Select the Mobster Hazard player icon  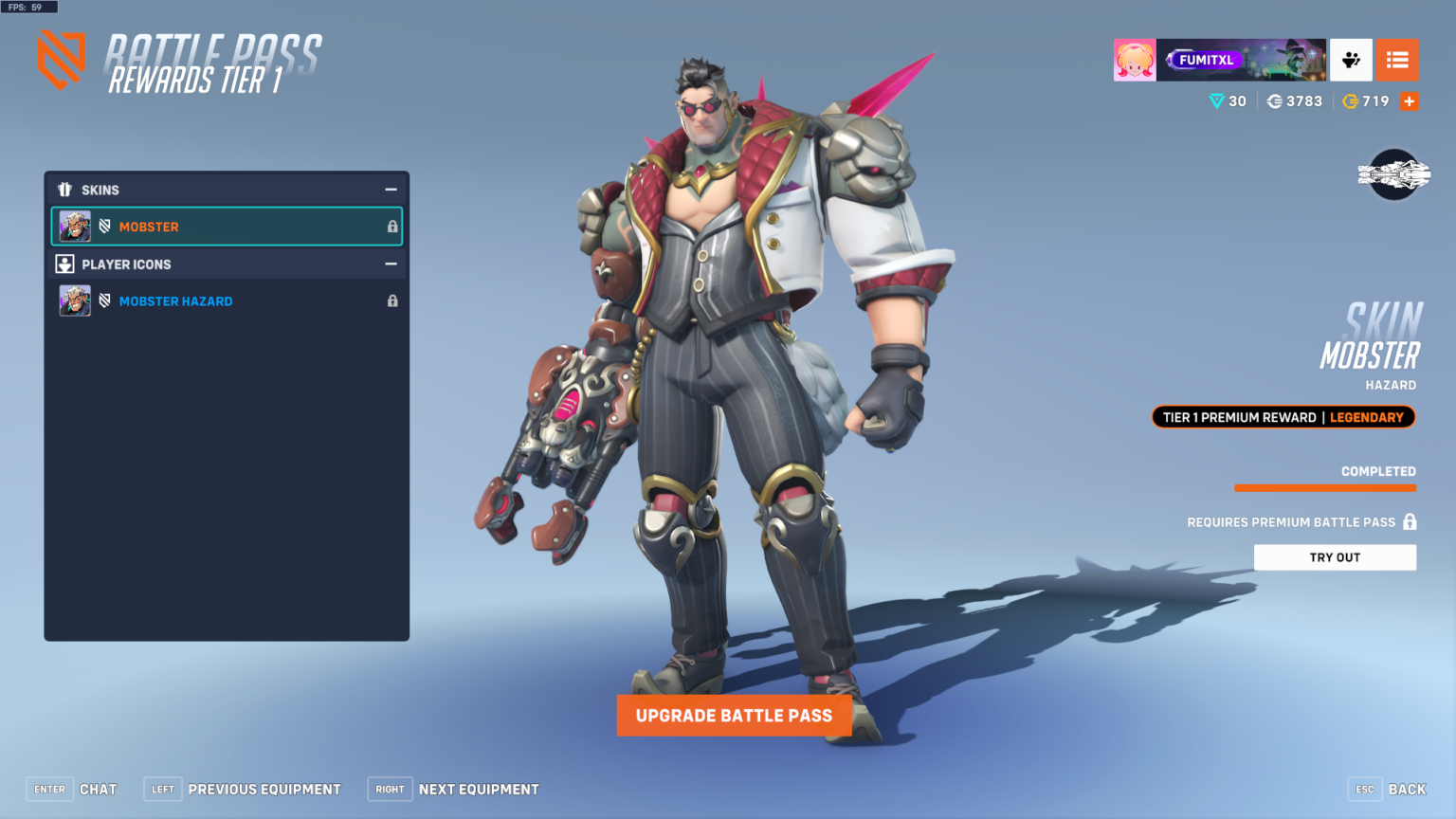pyautogui.click(x=175, y=300)
